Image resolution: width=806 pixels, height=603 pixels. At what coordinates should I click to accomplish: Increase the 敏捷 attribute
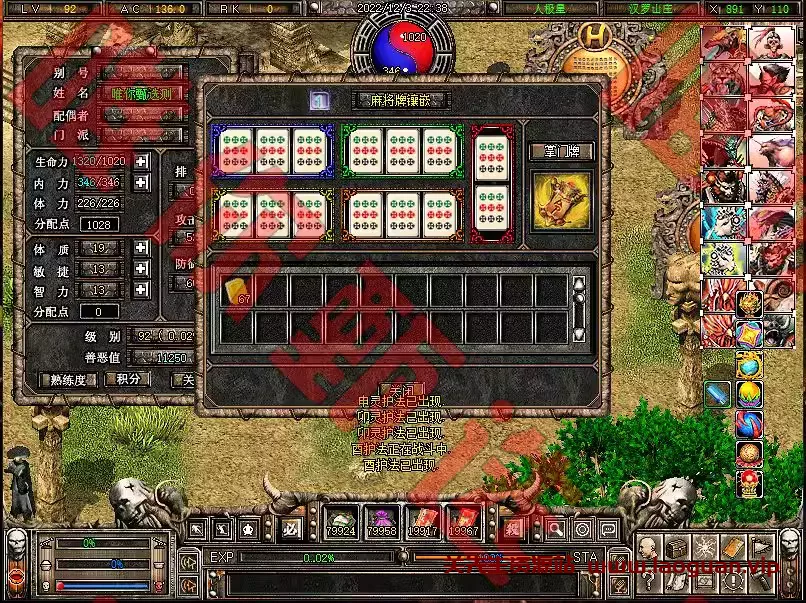click(142, 269)
